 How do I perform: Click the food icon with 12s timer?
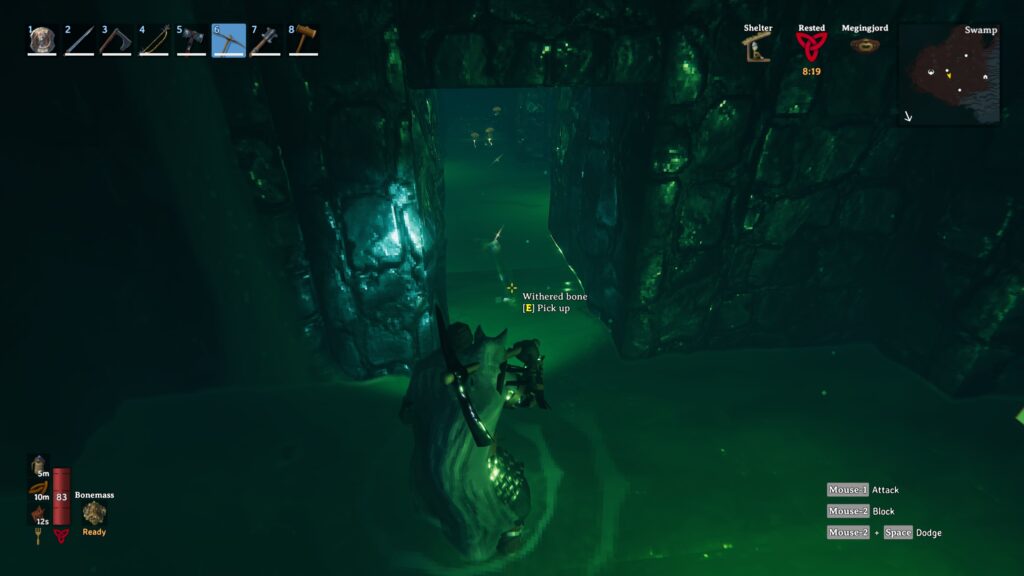tap(40, 513)
